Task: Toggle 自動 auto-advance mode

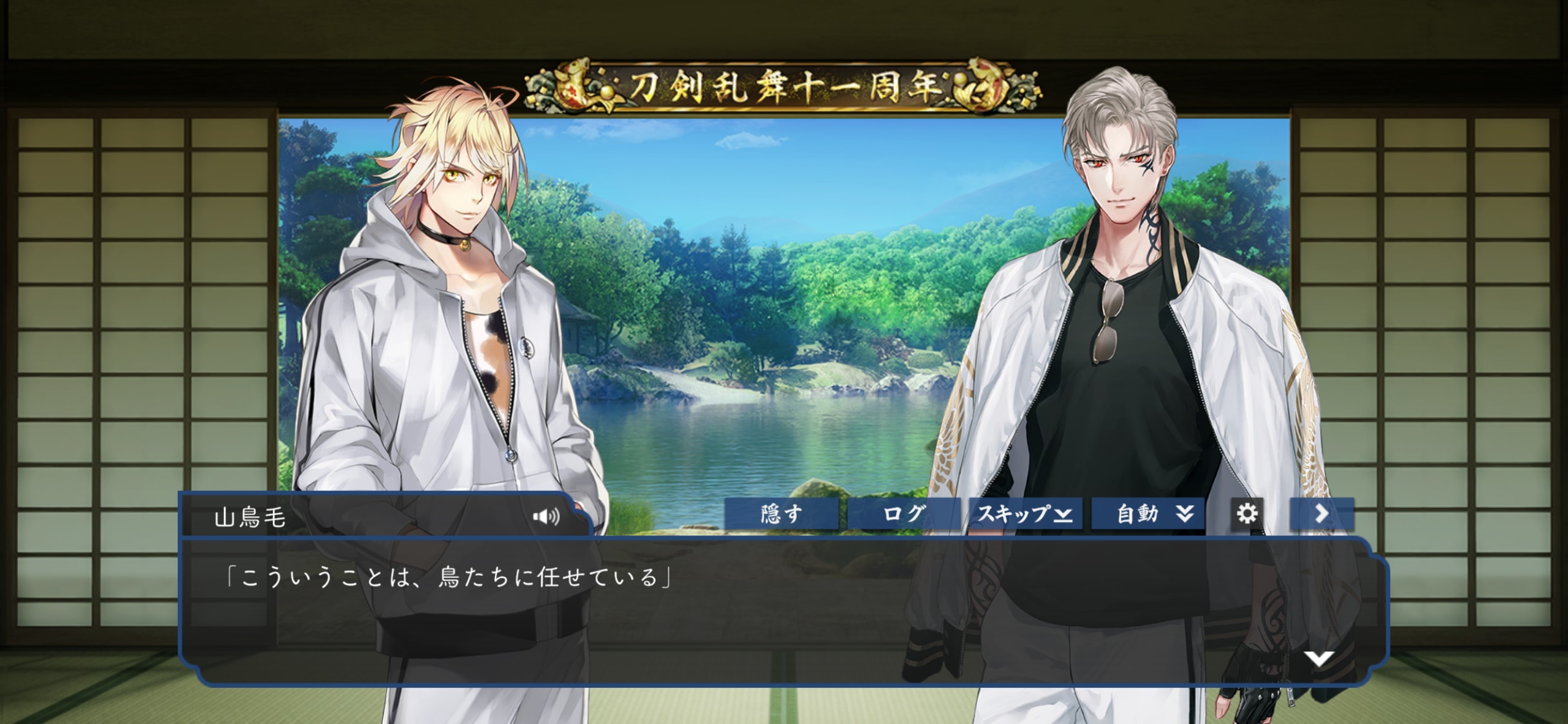Action: (1148, 514)
